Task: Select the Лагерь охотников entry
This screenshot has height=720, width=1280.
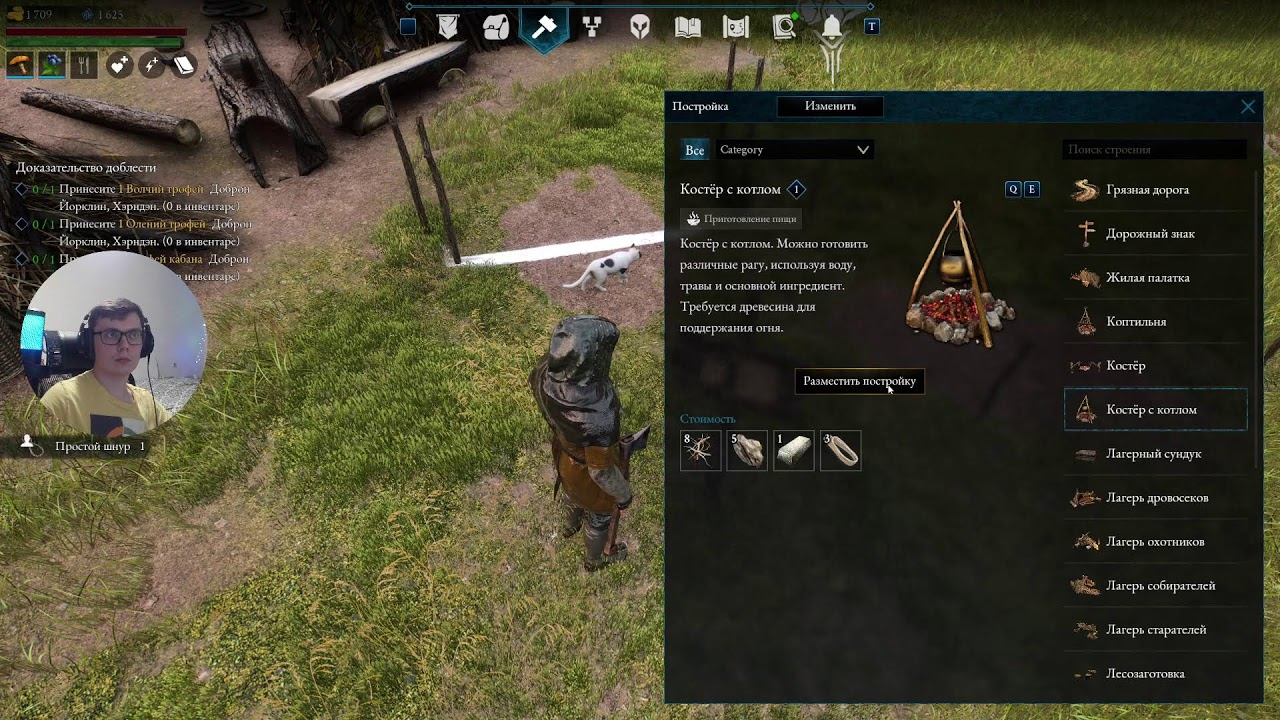Action: tap(1155, 542)
